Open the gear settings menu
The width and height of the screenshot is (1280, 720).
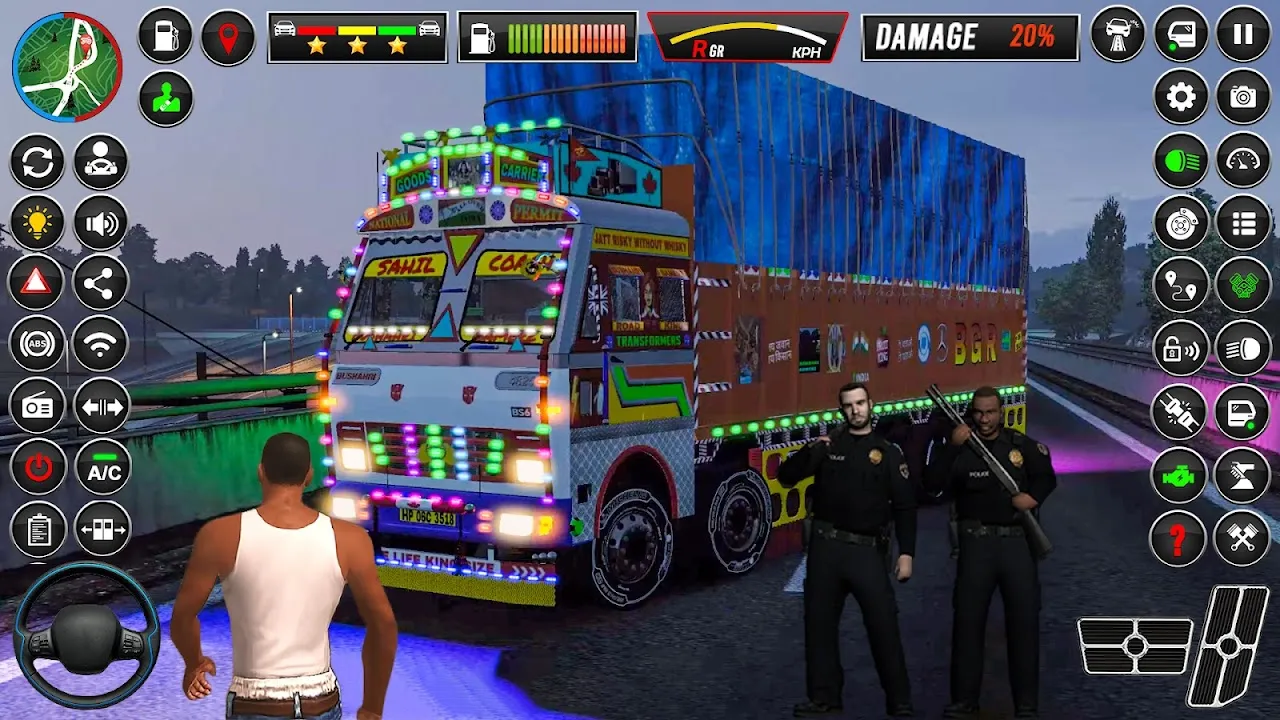[1181, 97]
